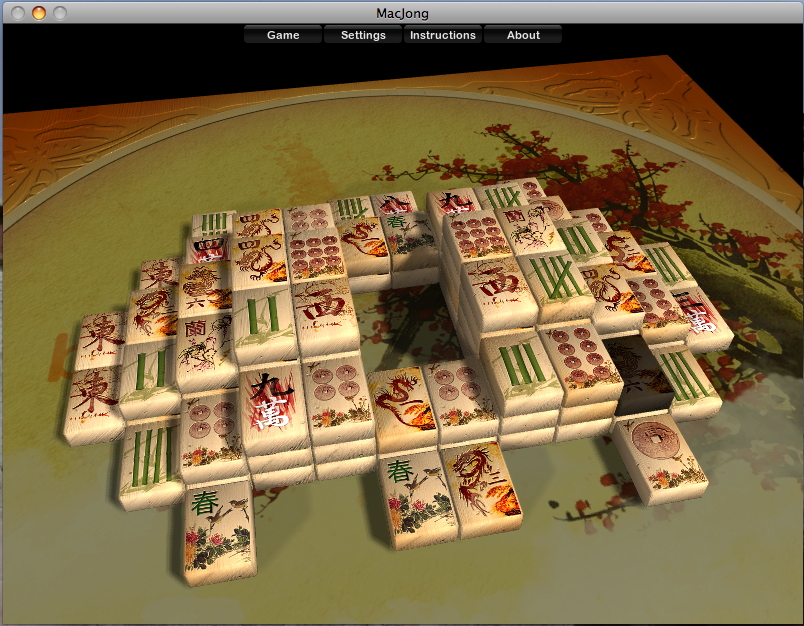Image resolution: width=804 pixels, height=626 pixels.
Task: Open the About menu
Action: tap(523, 35)
